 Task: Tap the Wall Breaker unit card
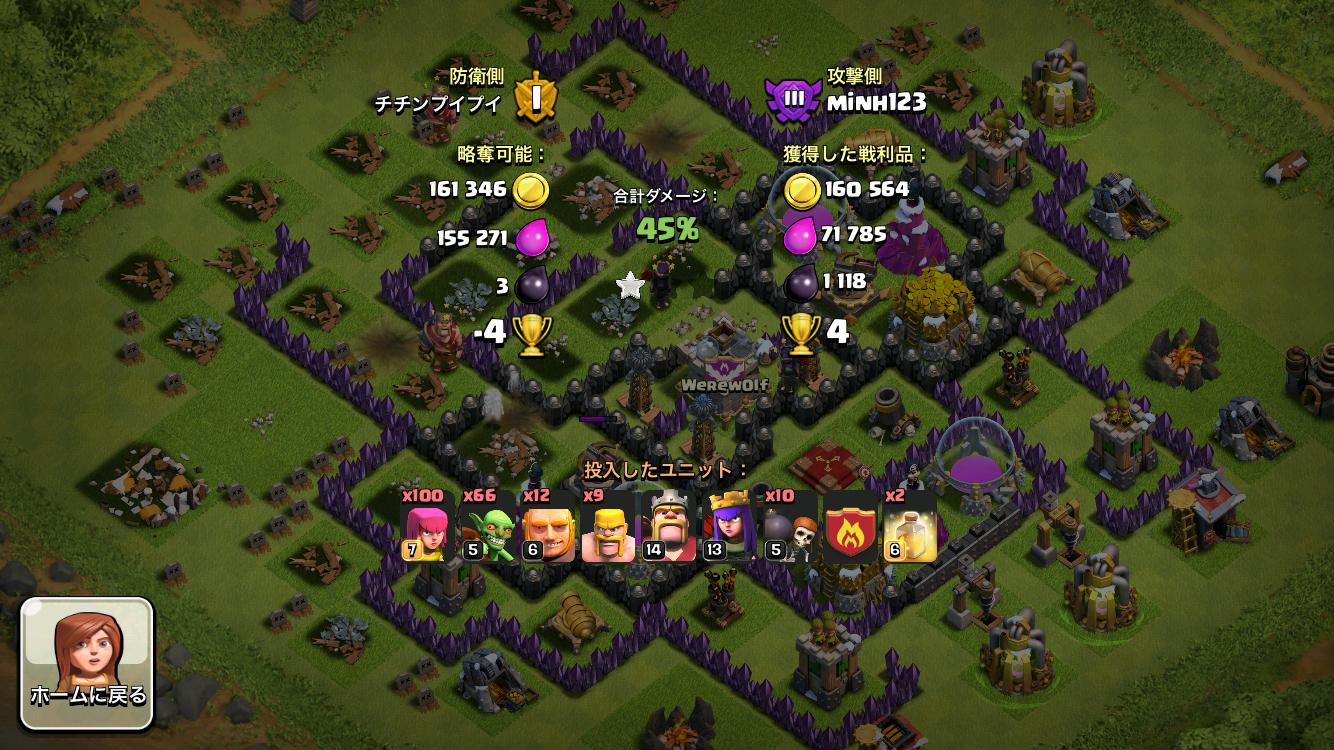click(x=789, y=526)
